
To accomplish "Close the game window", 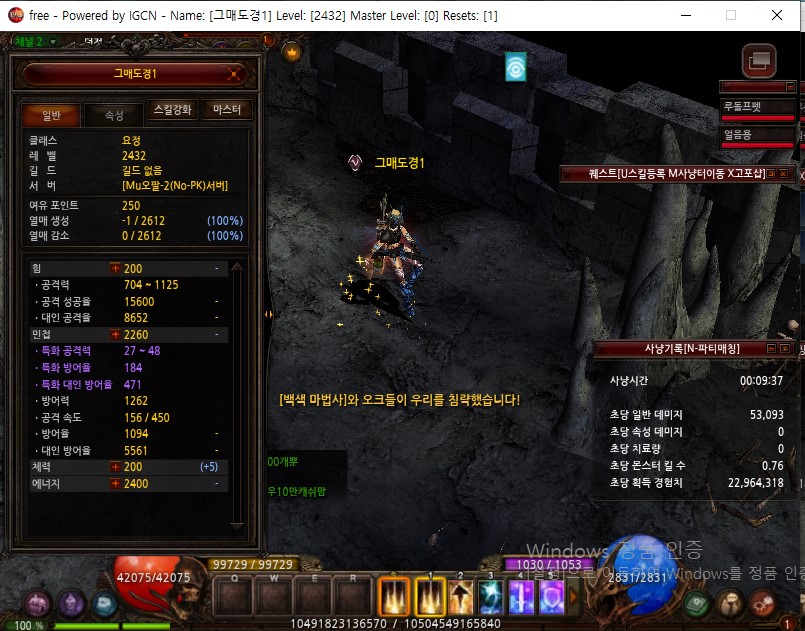I will click(777, 15).
